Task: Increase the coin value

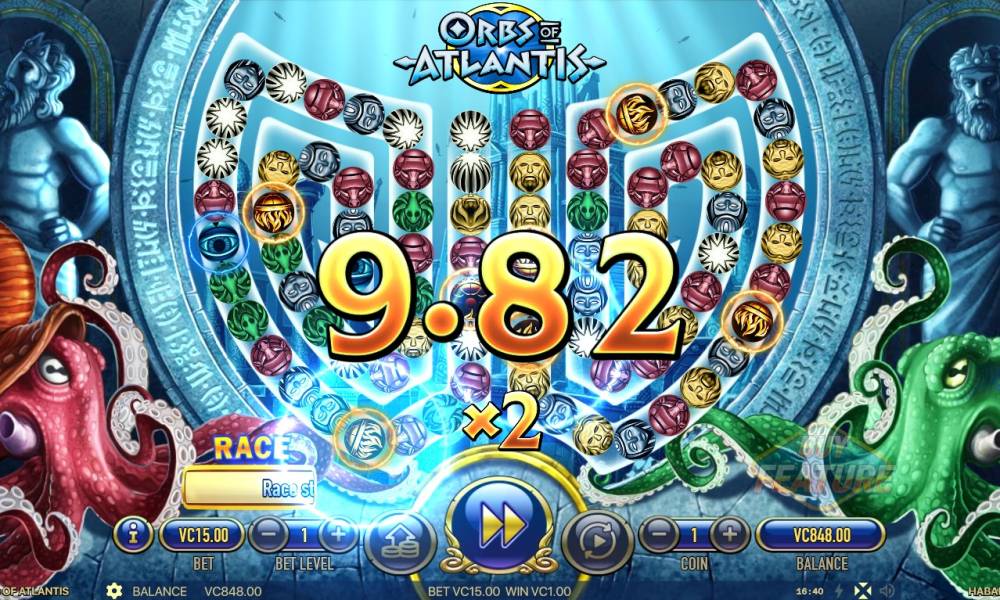Action: coord(729,535)
